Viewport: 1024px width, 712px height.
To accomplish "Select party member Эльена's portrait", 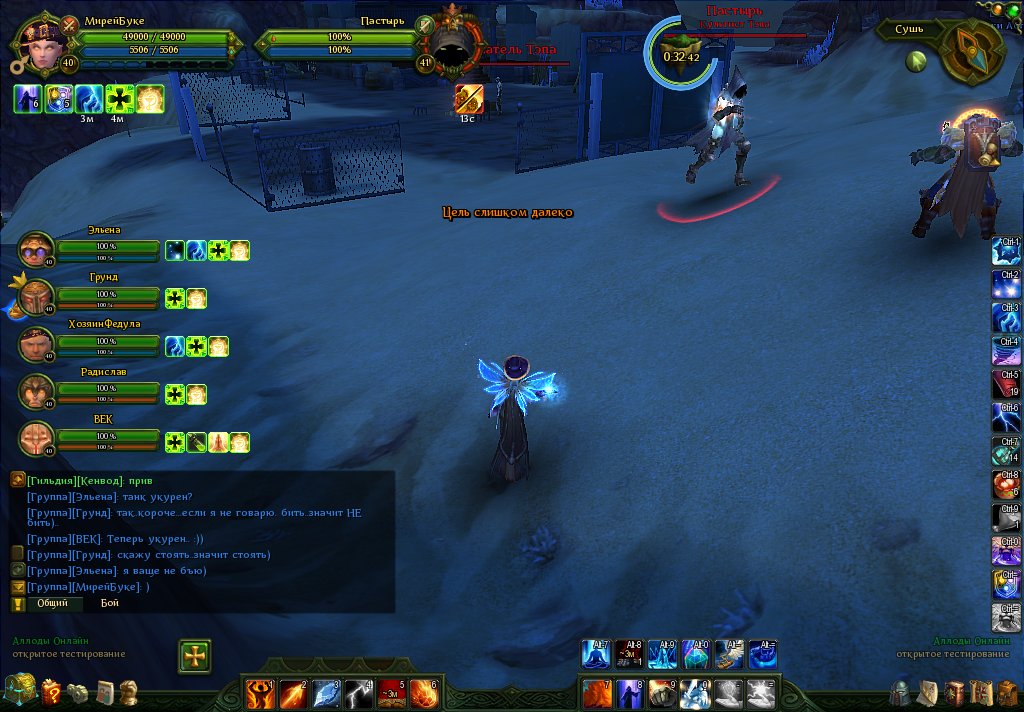I will (x=36, y=250).
